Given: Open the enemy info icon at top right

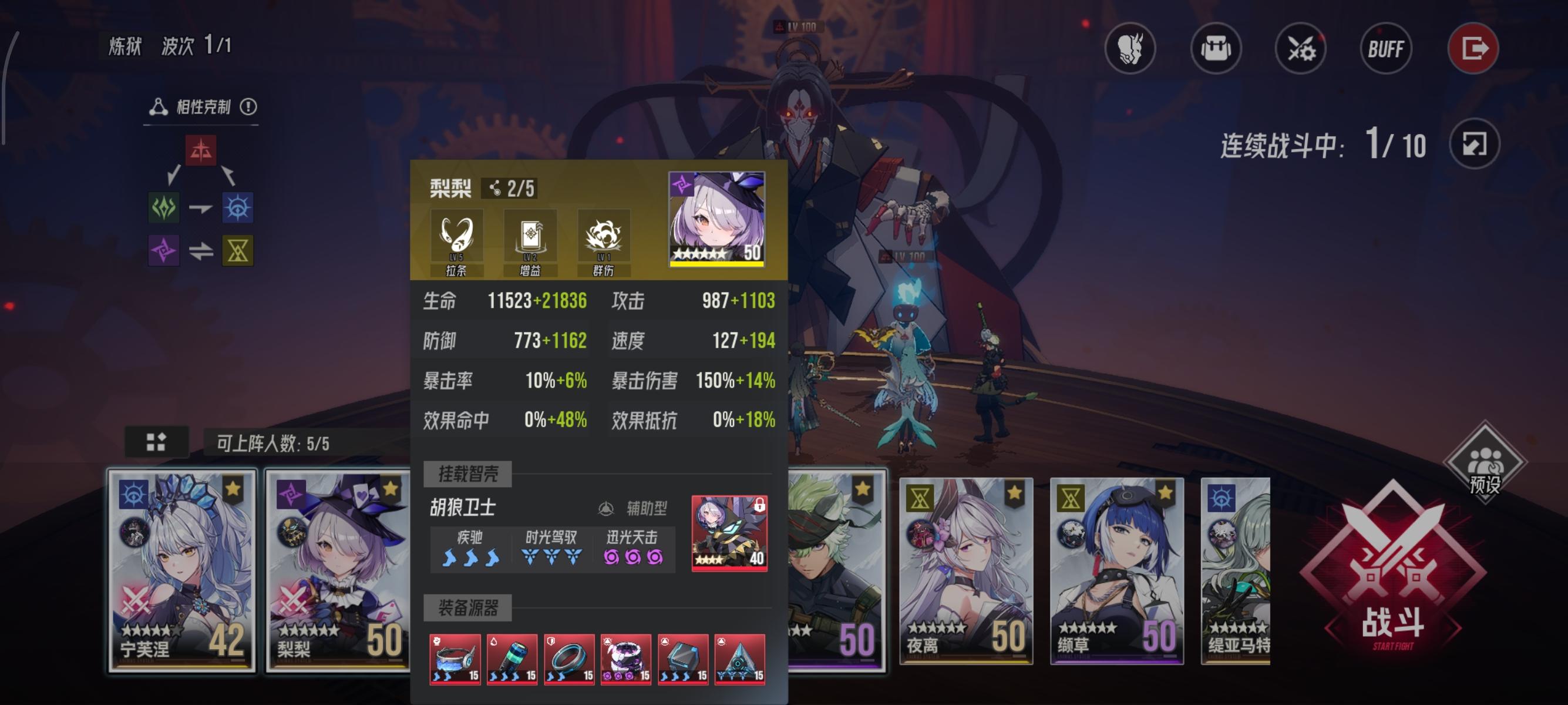Looking at the screenshot, I should tap(1132, 50).
